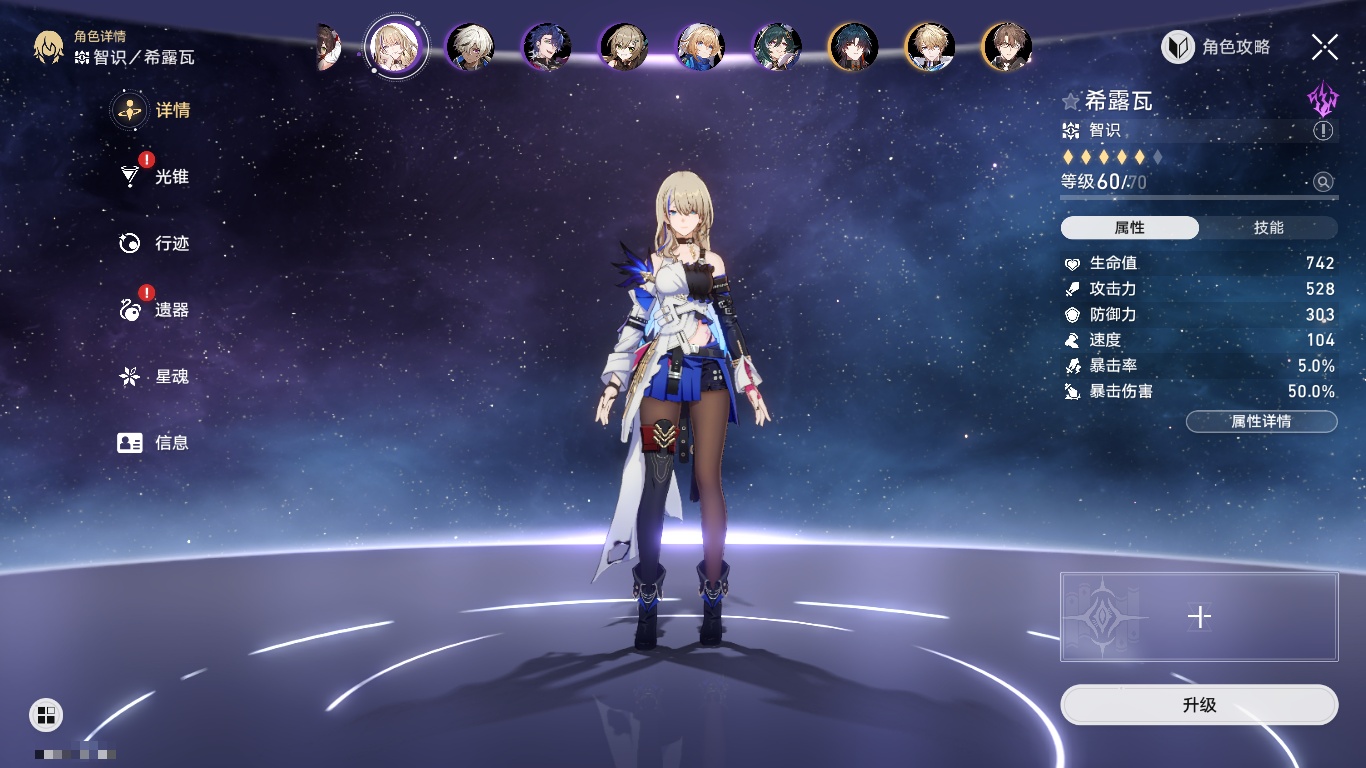Open the four-square grid button
The height and width of the screenshot is (768, 1366).
[x=46, y=714]
